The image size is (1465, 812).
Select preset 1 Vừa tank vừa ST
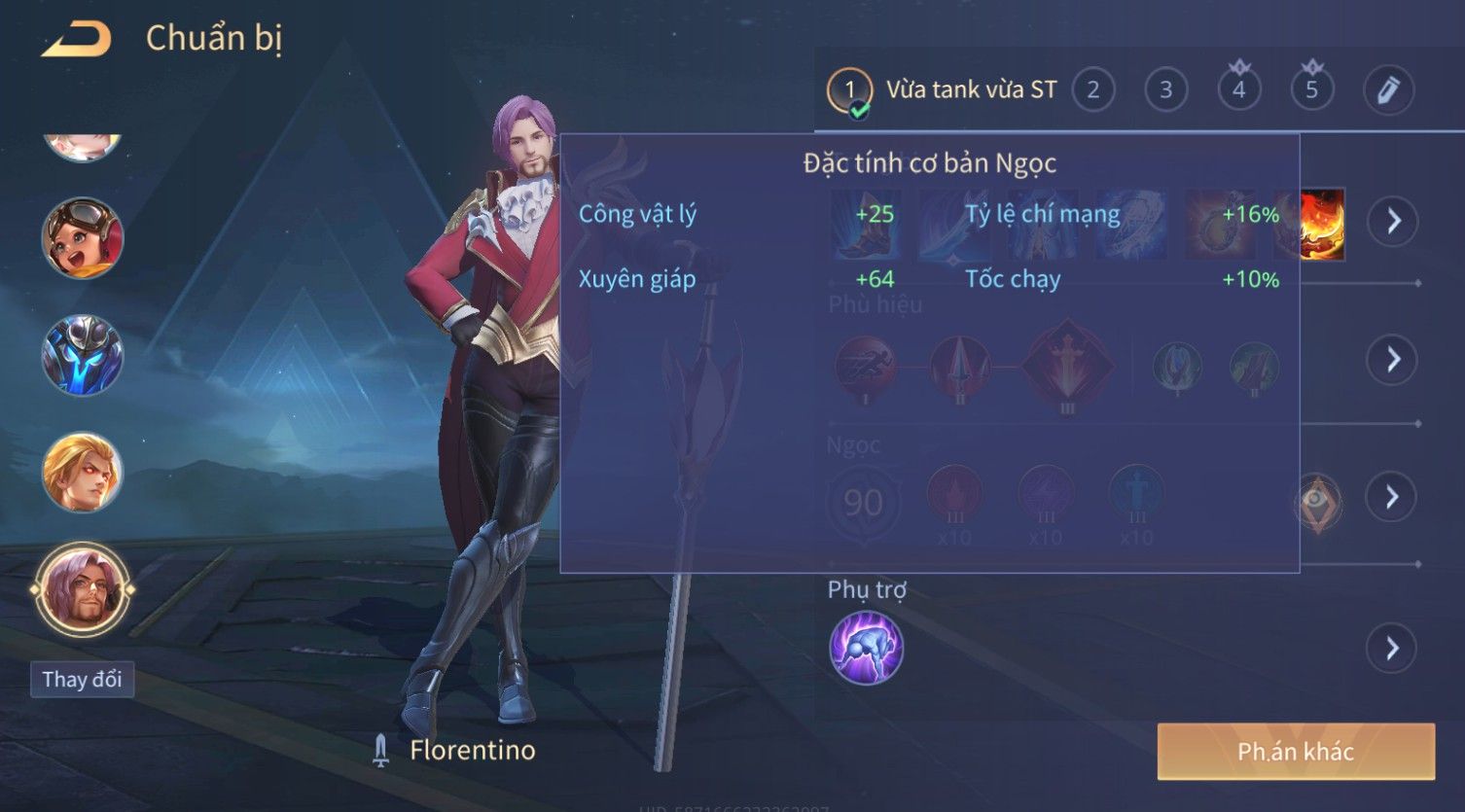click(849, 90)
